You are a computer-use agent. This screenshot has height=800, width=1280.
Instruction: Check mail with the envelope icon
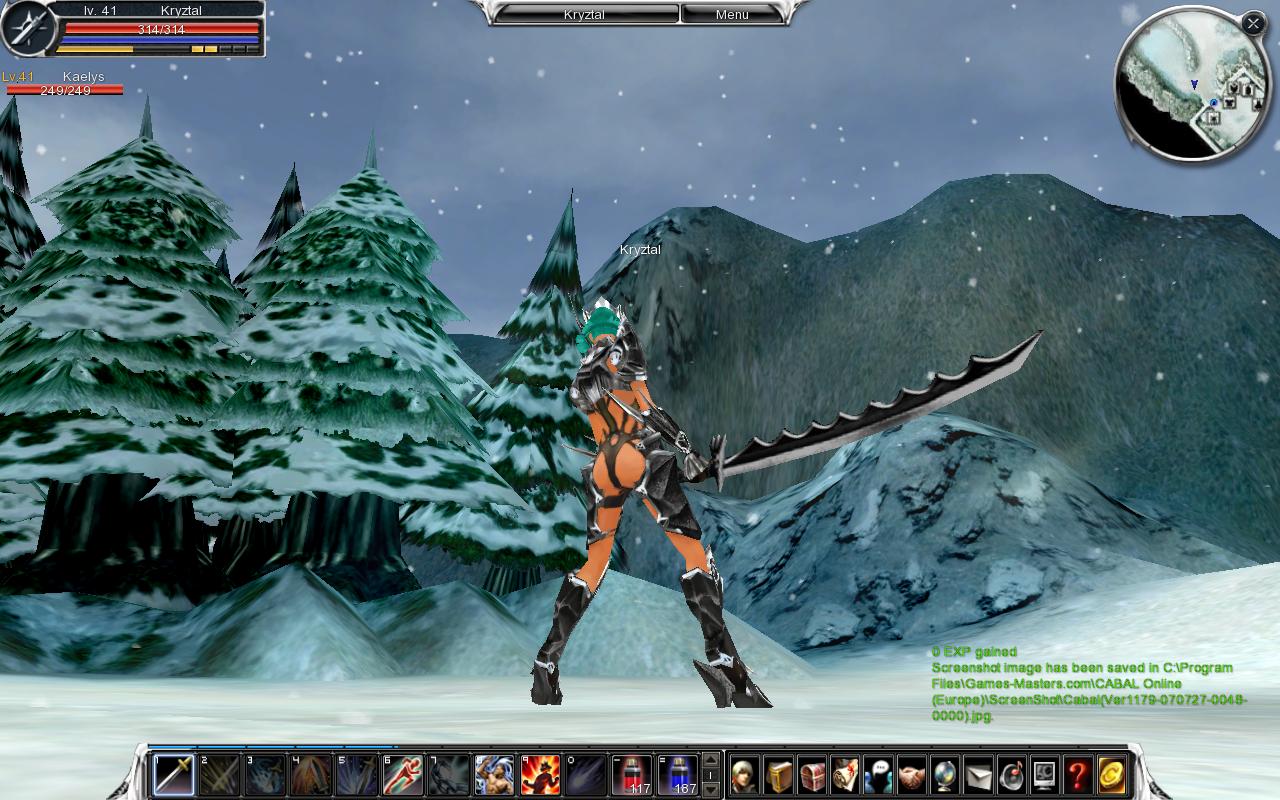coord(978,775)
